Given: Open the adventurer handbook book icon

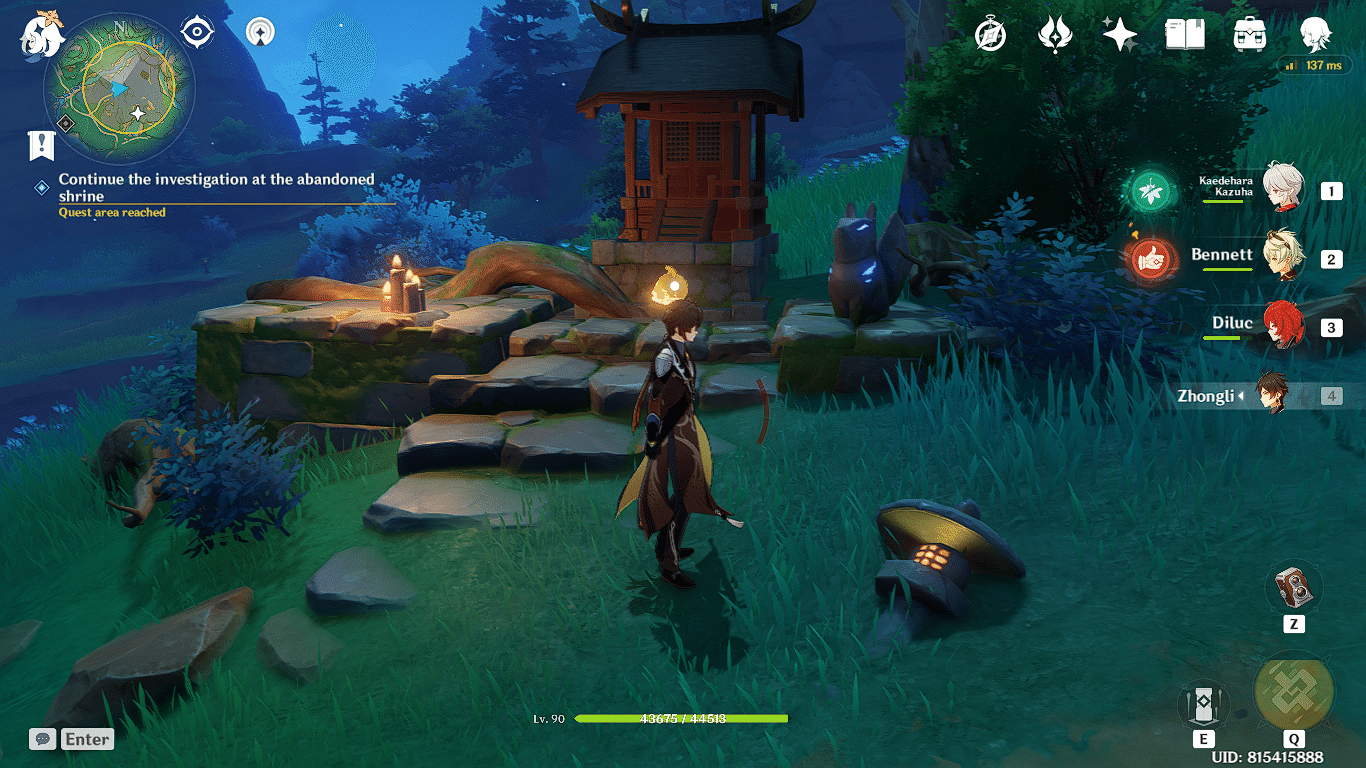Looking at the screenshot, I should [1184, 36].
